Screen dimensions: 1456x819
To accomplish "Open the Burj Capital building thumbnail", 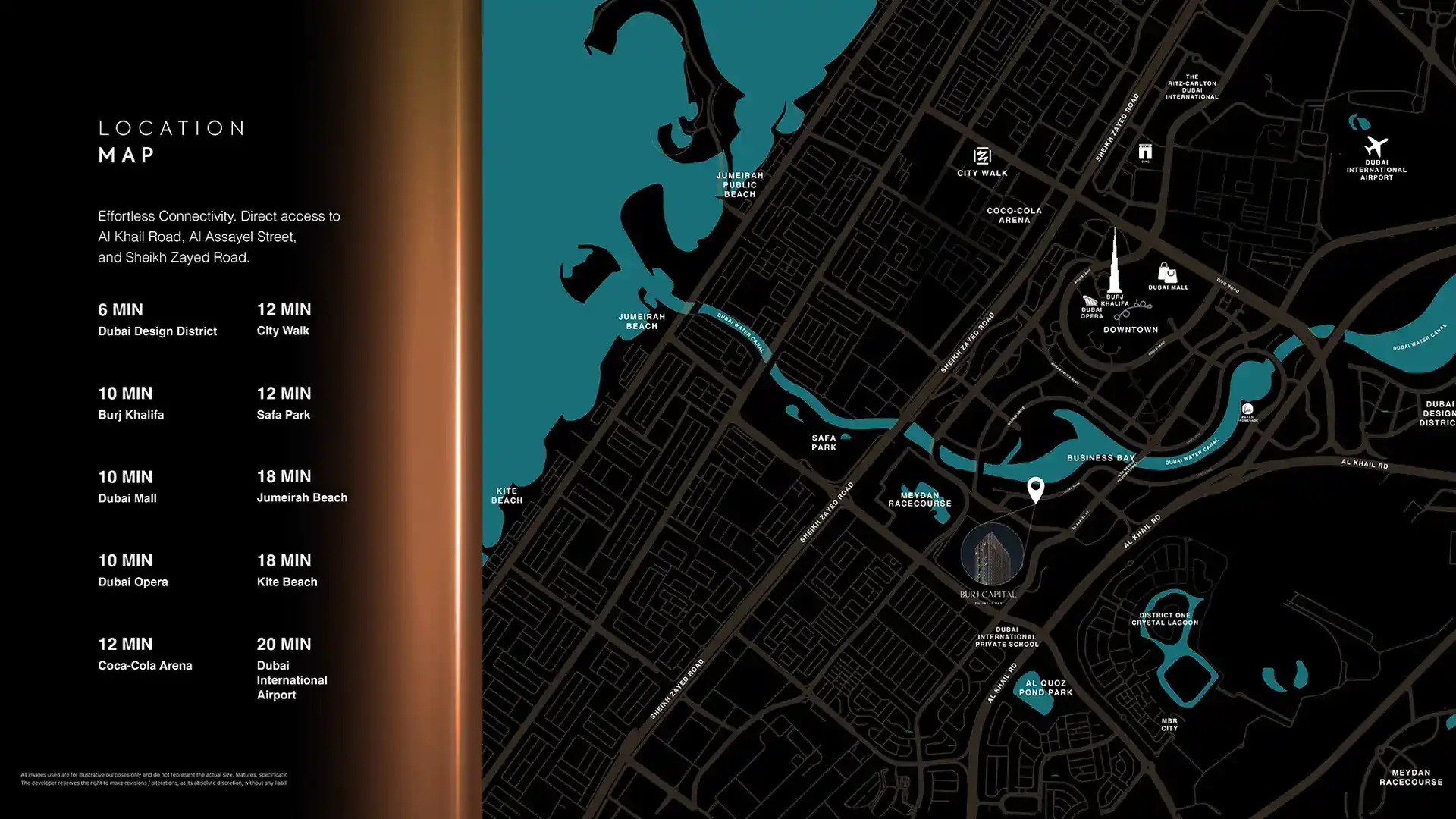I will [992, 554].
